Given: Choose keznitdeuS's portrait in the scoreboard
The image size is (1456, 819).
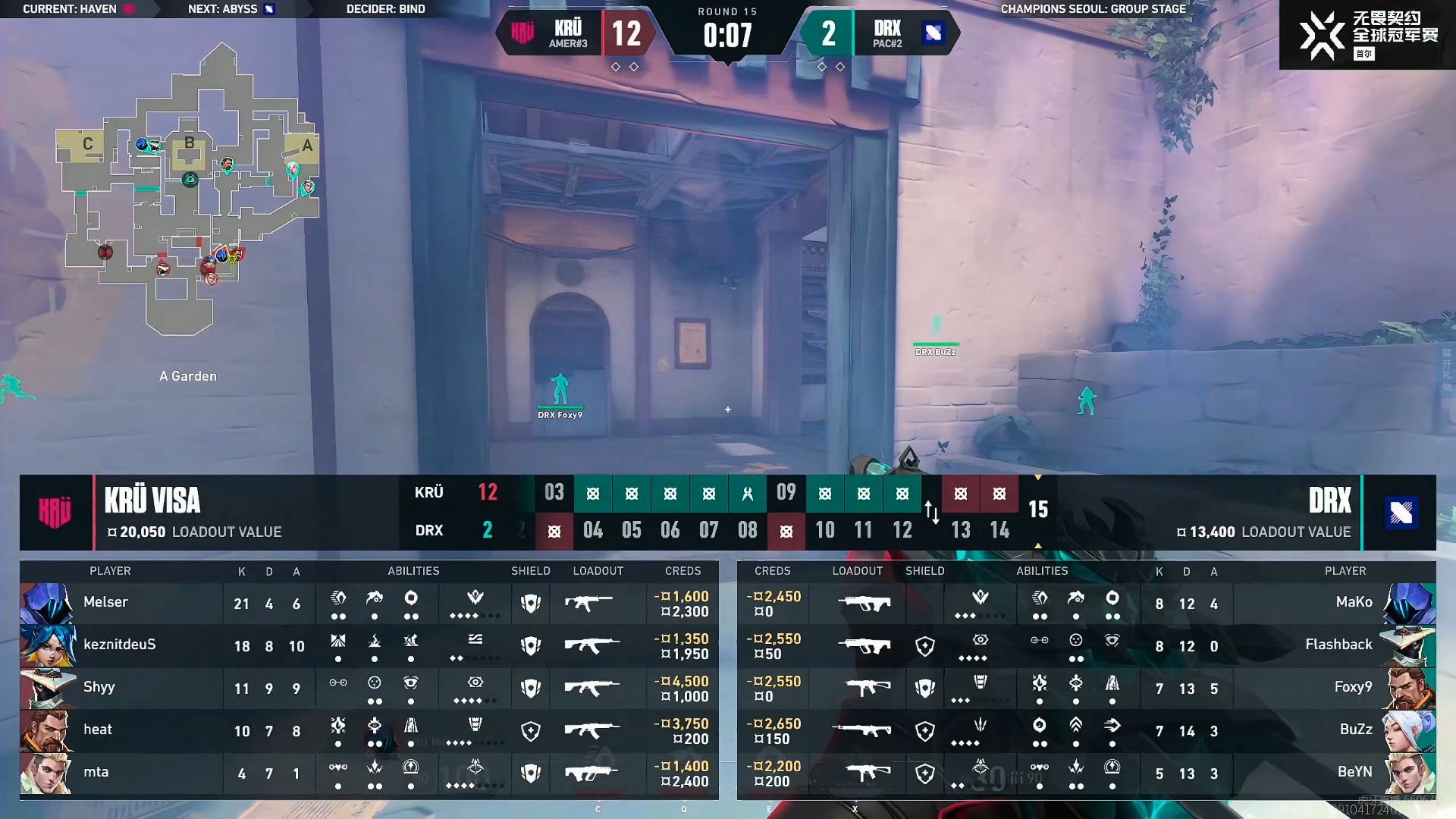Looking at the screenshot, I should pyautogui.click(x=48, y=645).
